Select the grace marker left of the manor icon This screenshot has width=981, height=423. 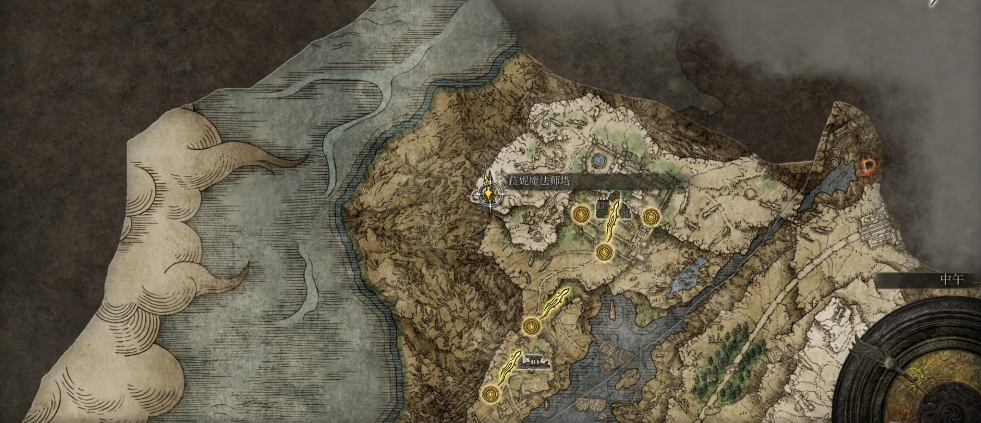click(581, 213)
